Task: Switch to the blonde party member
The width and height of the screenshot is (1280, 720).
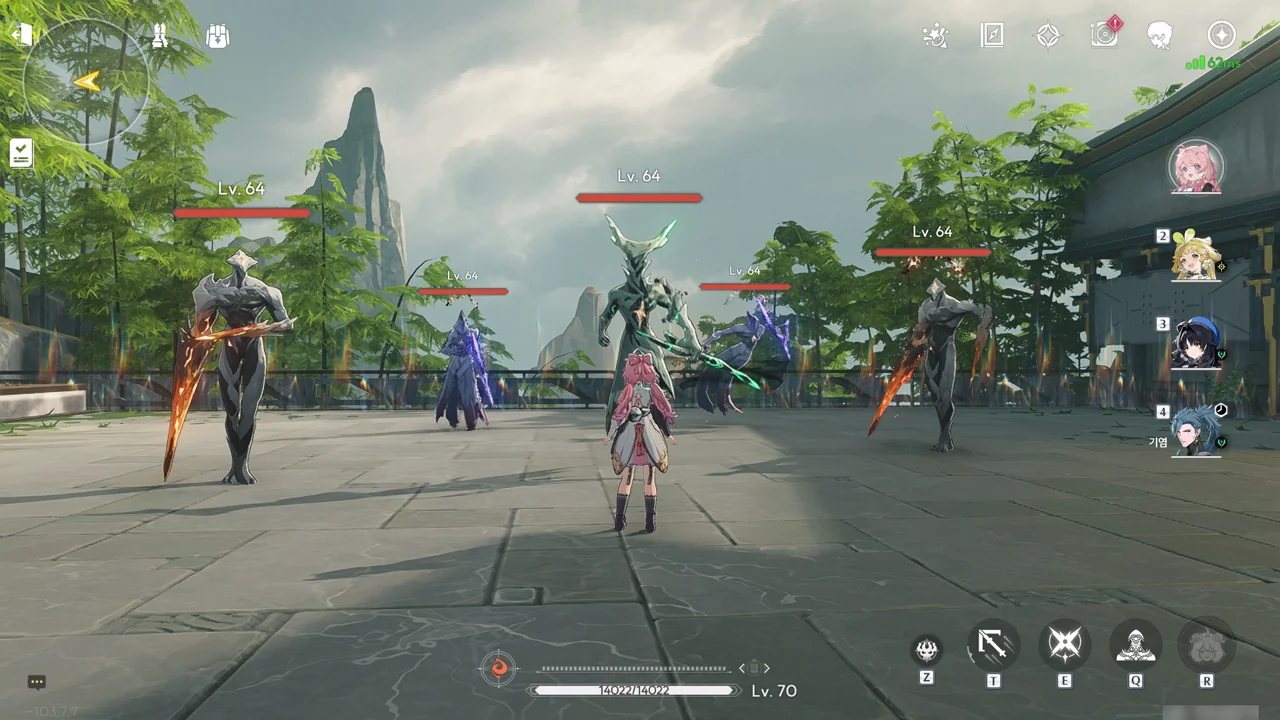Action: point(1196,256)
